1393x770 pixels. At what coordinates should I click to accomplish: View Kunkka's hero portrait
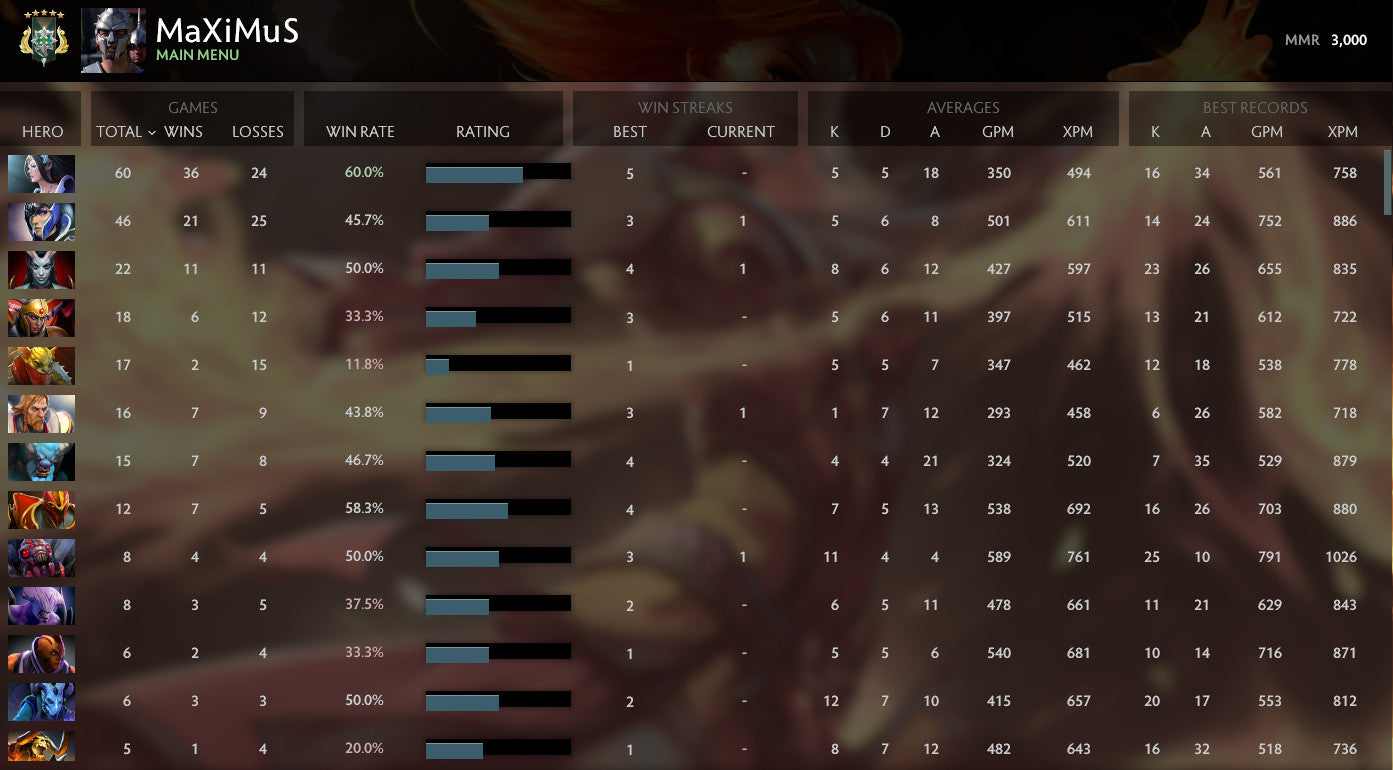(x=41, y=412)
